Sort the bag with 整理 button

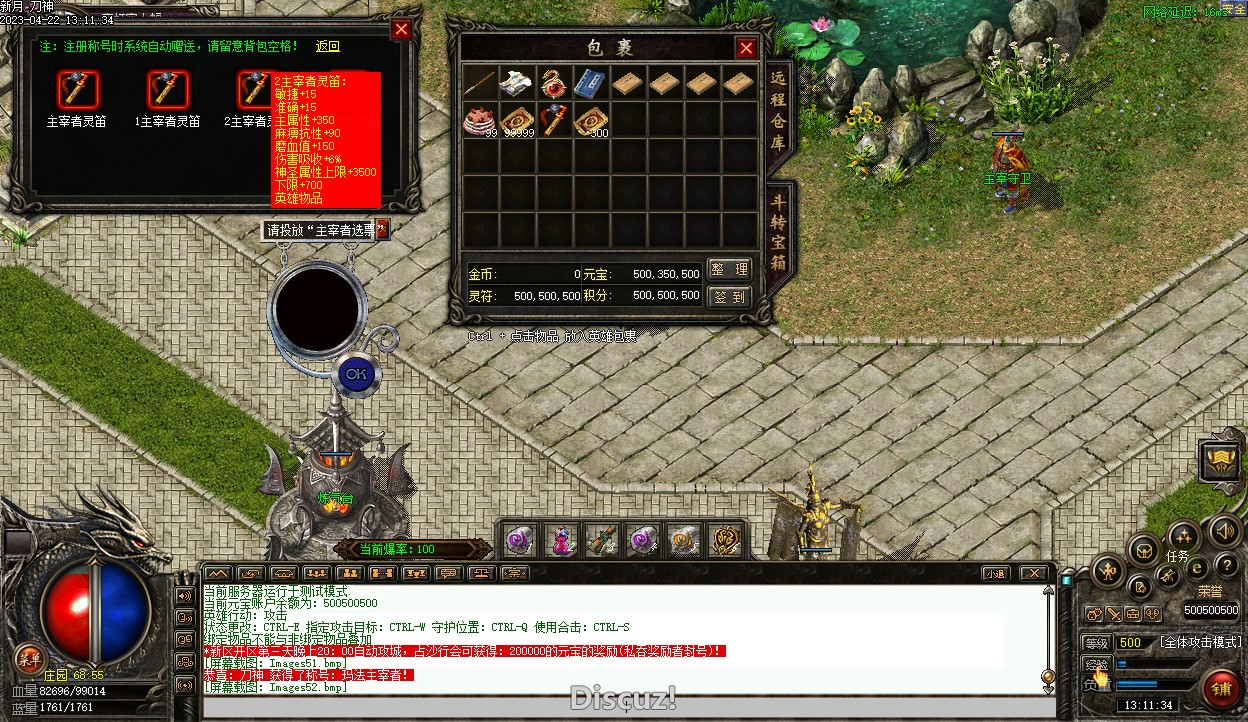(729, 269)
